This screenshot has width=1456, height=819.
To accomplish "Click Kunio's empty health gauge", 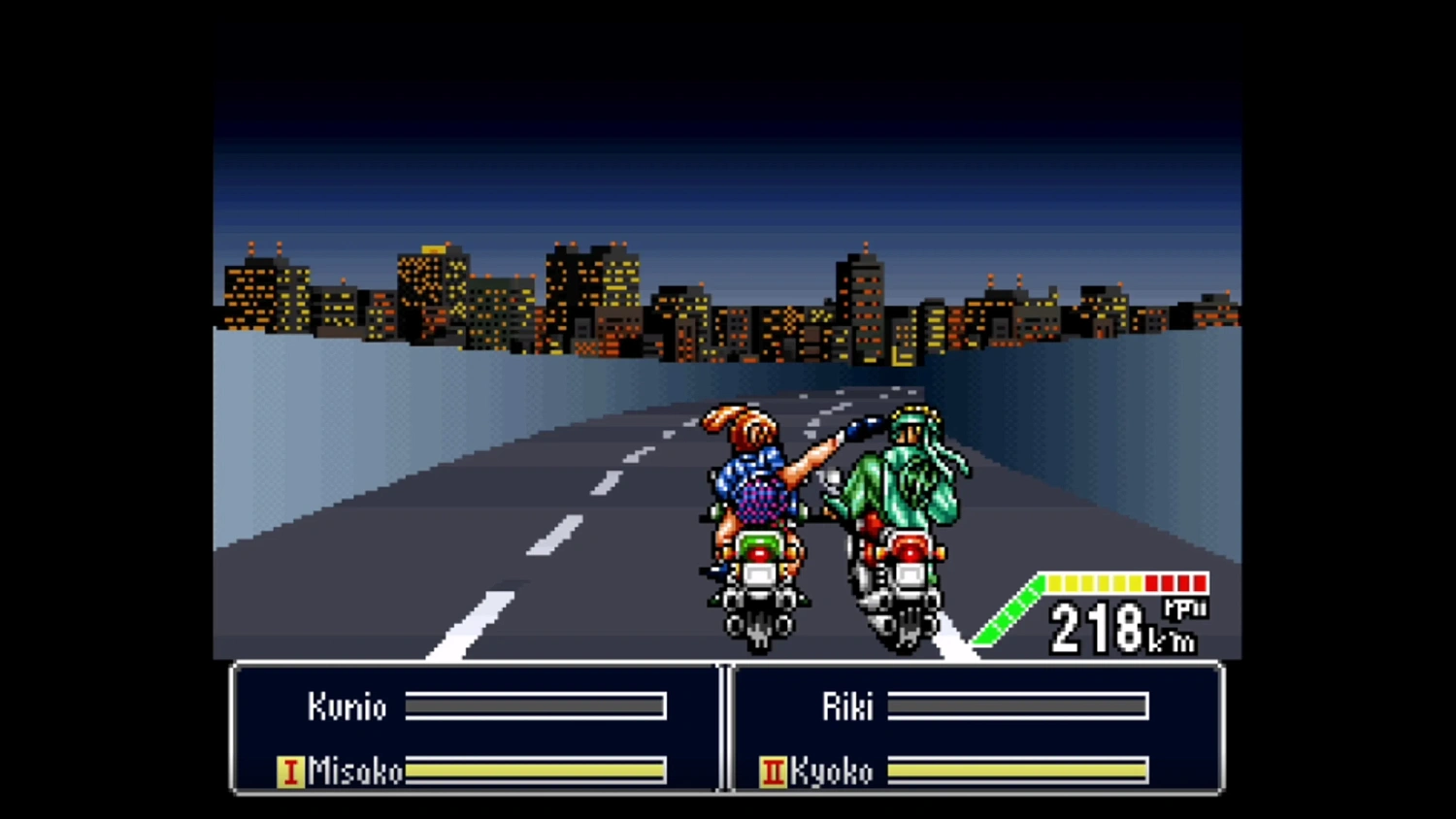I will pos(536,707).
